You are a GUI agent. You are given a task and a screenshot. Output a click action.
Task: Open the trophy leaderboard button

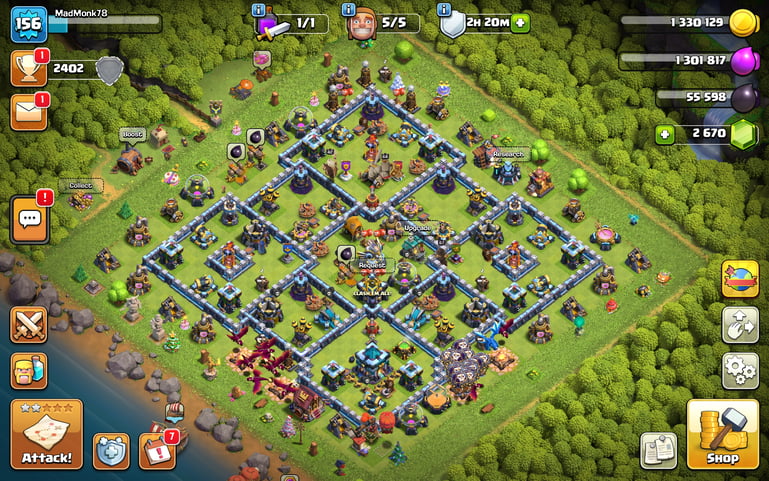coord(28,68)
